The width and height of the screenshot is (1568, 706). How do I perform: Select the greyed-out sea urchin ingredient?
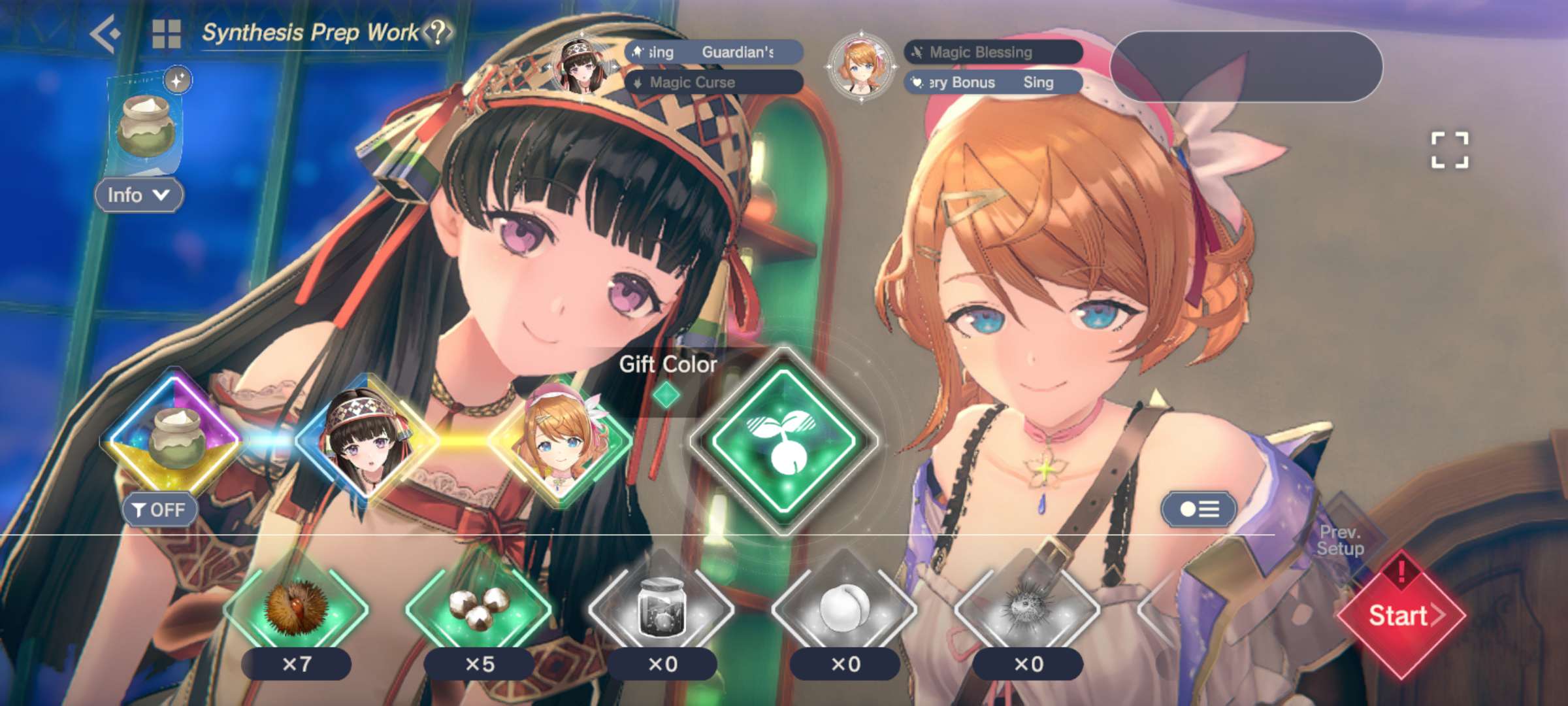[1027, 609]
